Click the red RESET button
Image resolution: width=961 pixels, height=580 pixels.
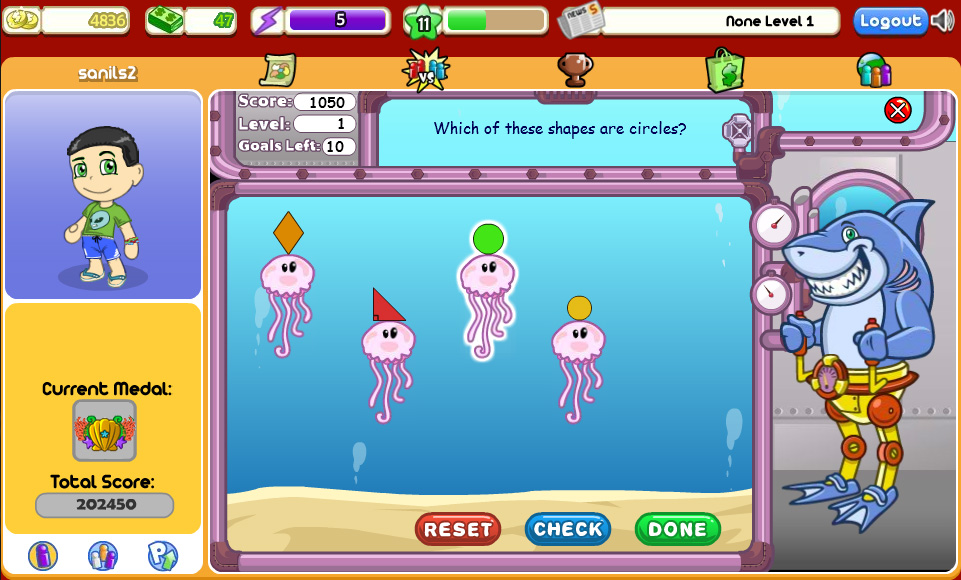(x=458, y=529)
